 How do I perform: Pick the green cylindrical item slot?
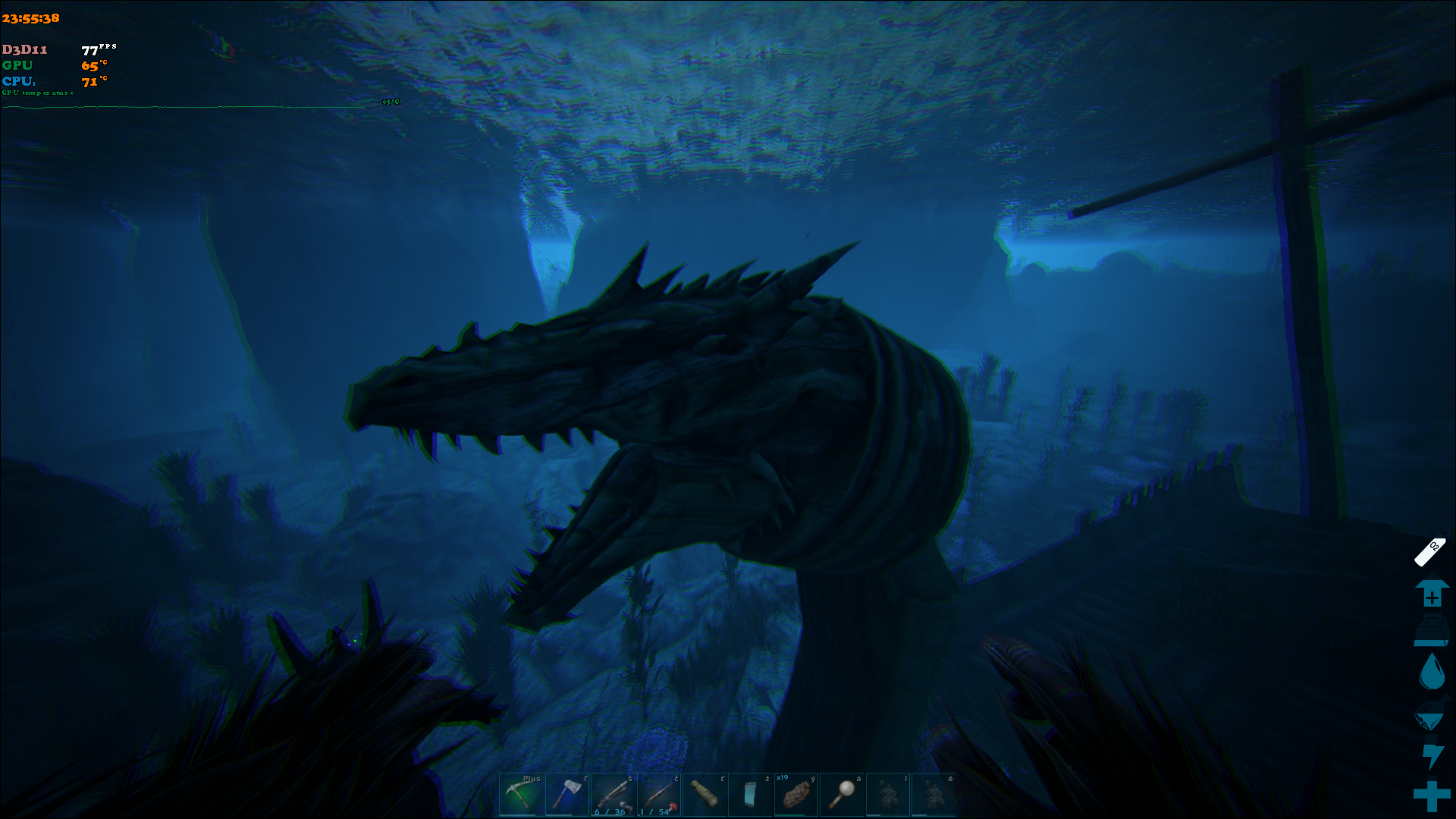(704, 794)
